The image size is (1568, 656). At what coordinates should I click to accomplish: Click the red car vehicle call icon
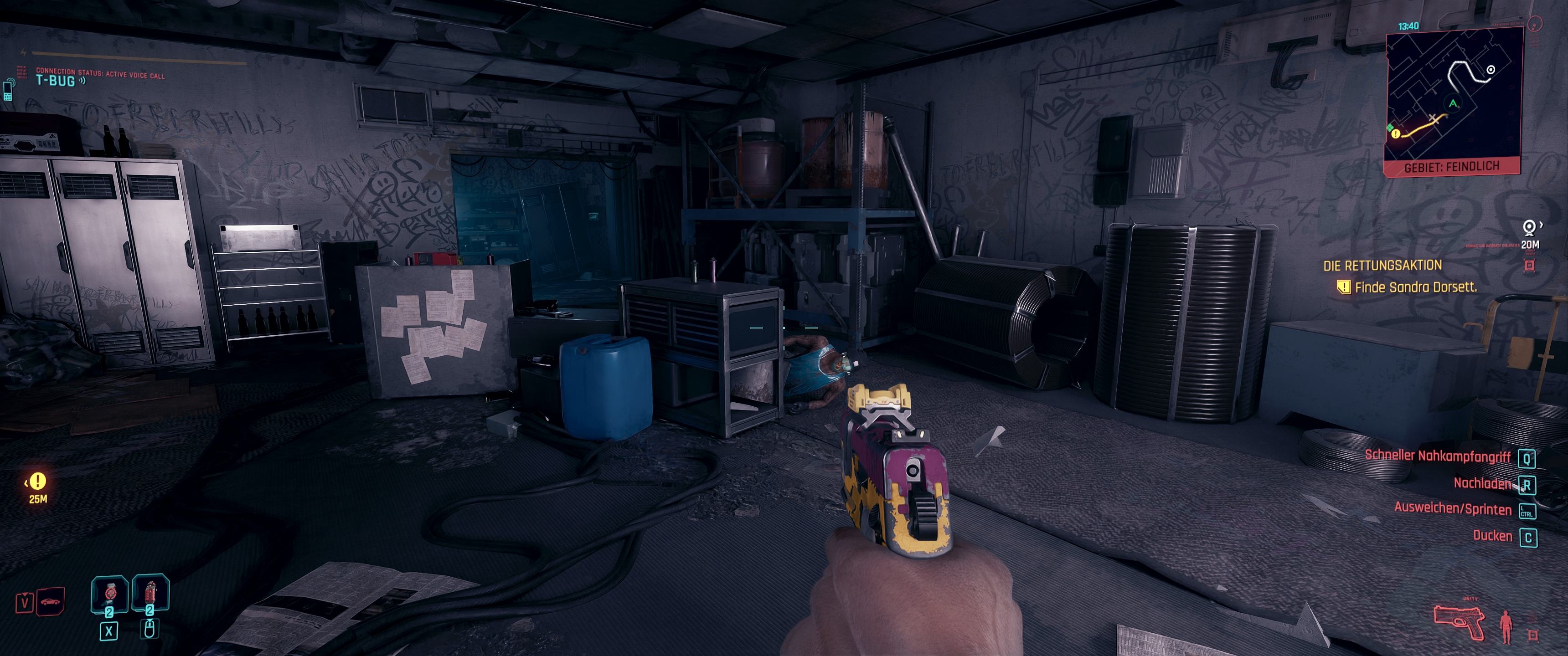point(51,601)
